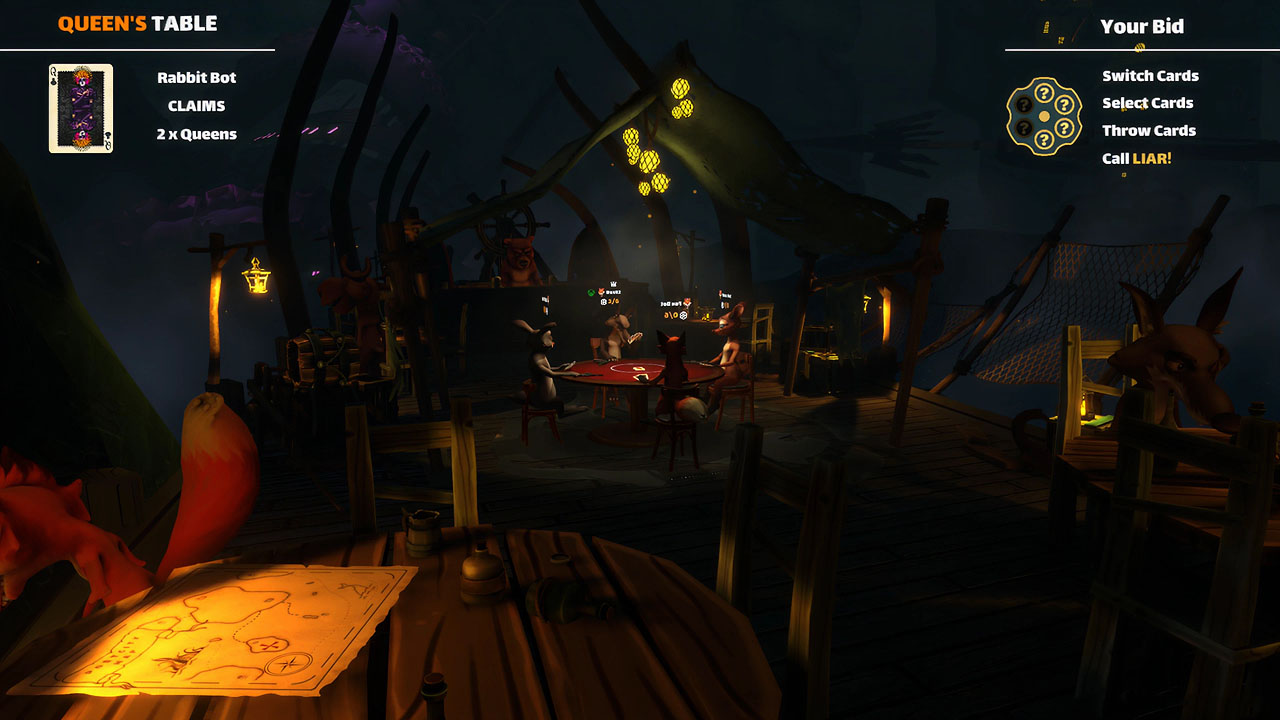Click the fox avatar icon over the rightmost deer player

click(720, 292)
